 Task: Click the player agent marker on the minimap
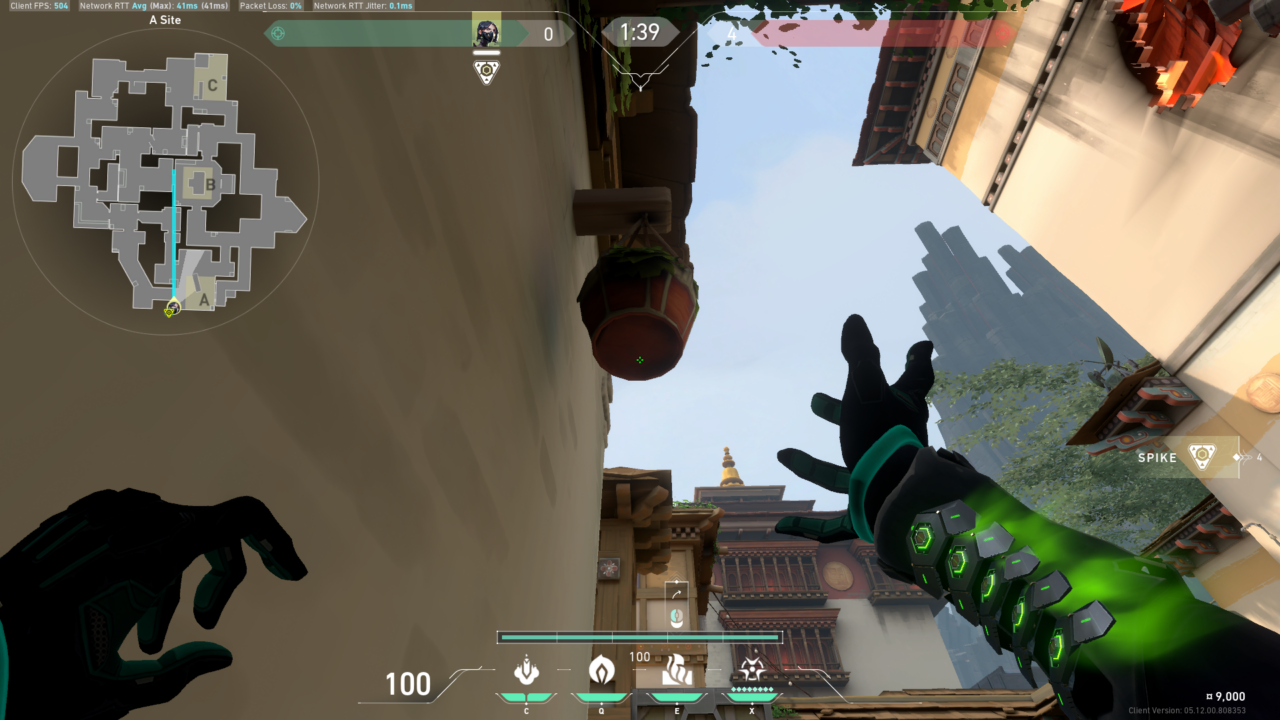[x=171, y=310]
